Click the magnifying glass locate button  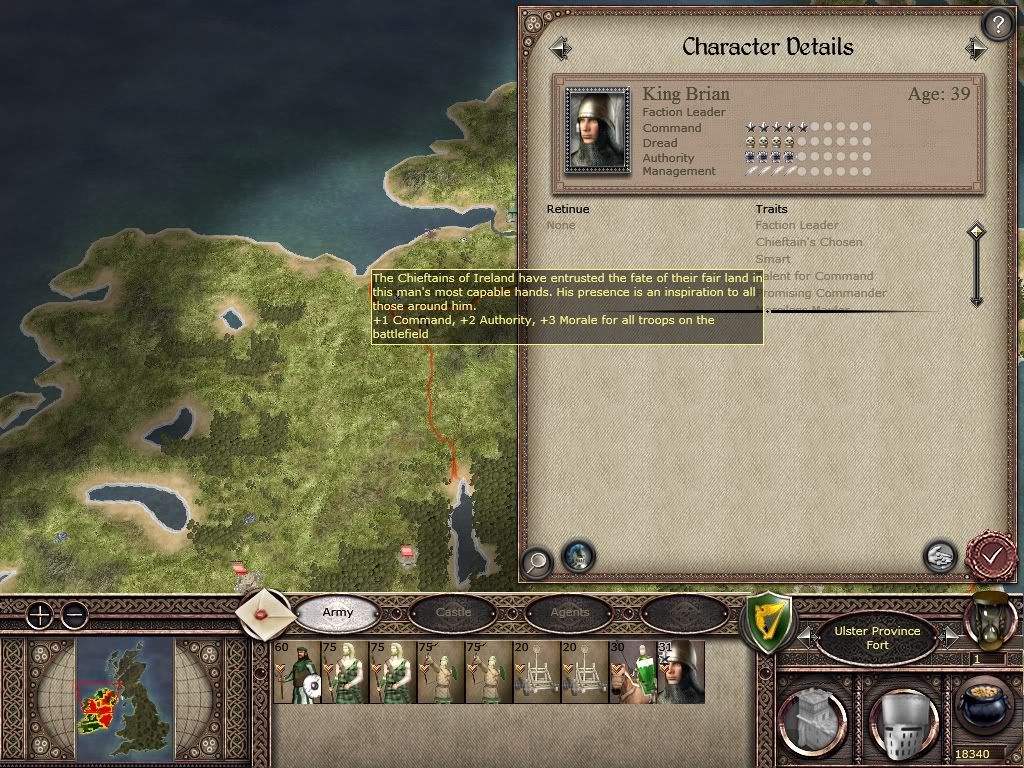coord(537,562)
